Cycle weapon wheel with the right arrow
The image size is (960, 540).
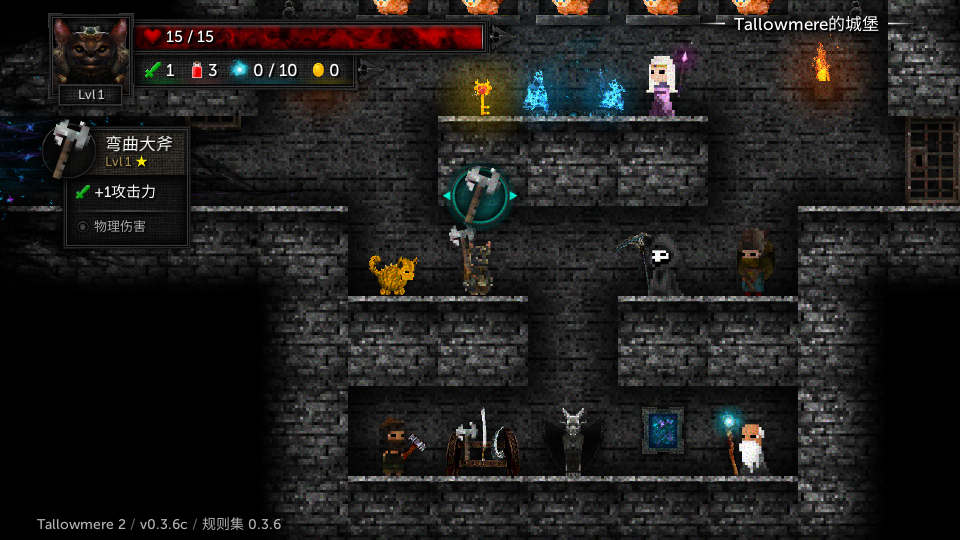tap(513, 196)
